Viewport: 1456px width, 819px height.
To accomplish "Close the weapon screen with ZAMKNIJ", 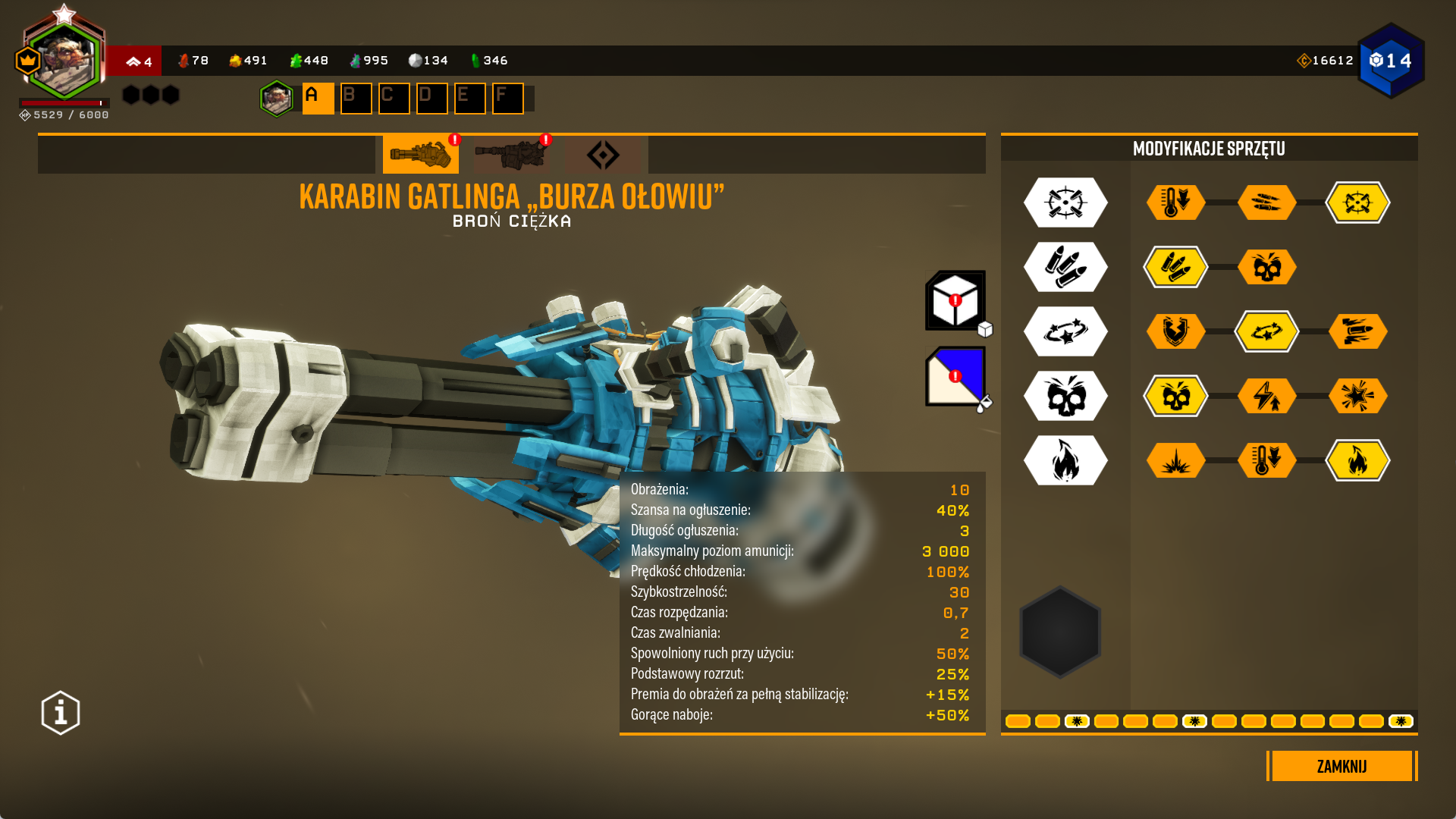I will coord(1341,766).
